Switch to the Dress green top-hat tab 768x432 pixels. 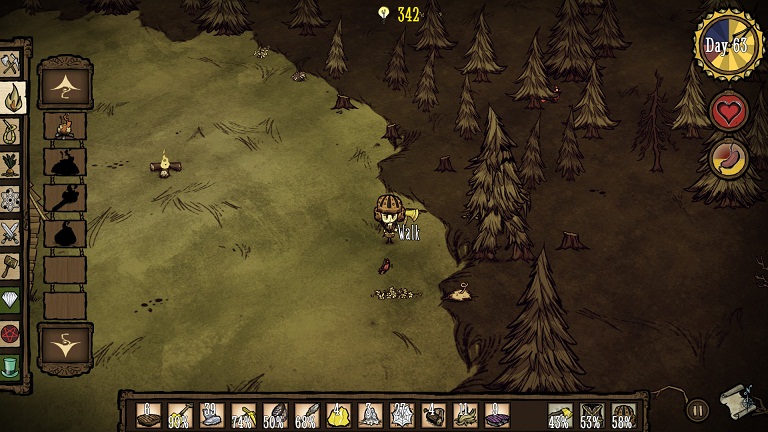pyautogui.click(x=11, y=366)
